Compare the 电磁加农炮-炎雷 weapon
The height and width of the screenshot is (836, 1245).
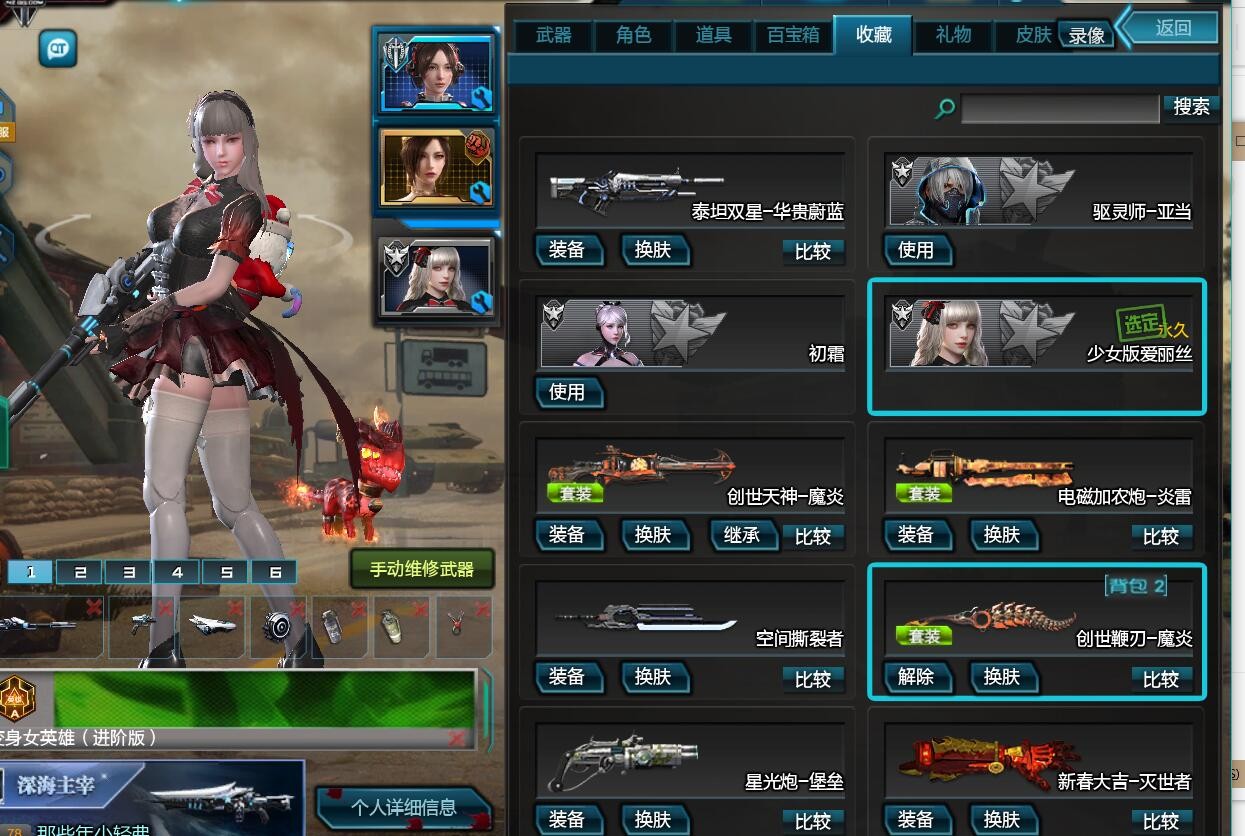[x=1160, y=536]
